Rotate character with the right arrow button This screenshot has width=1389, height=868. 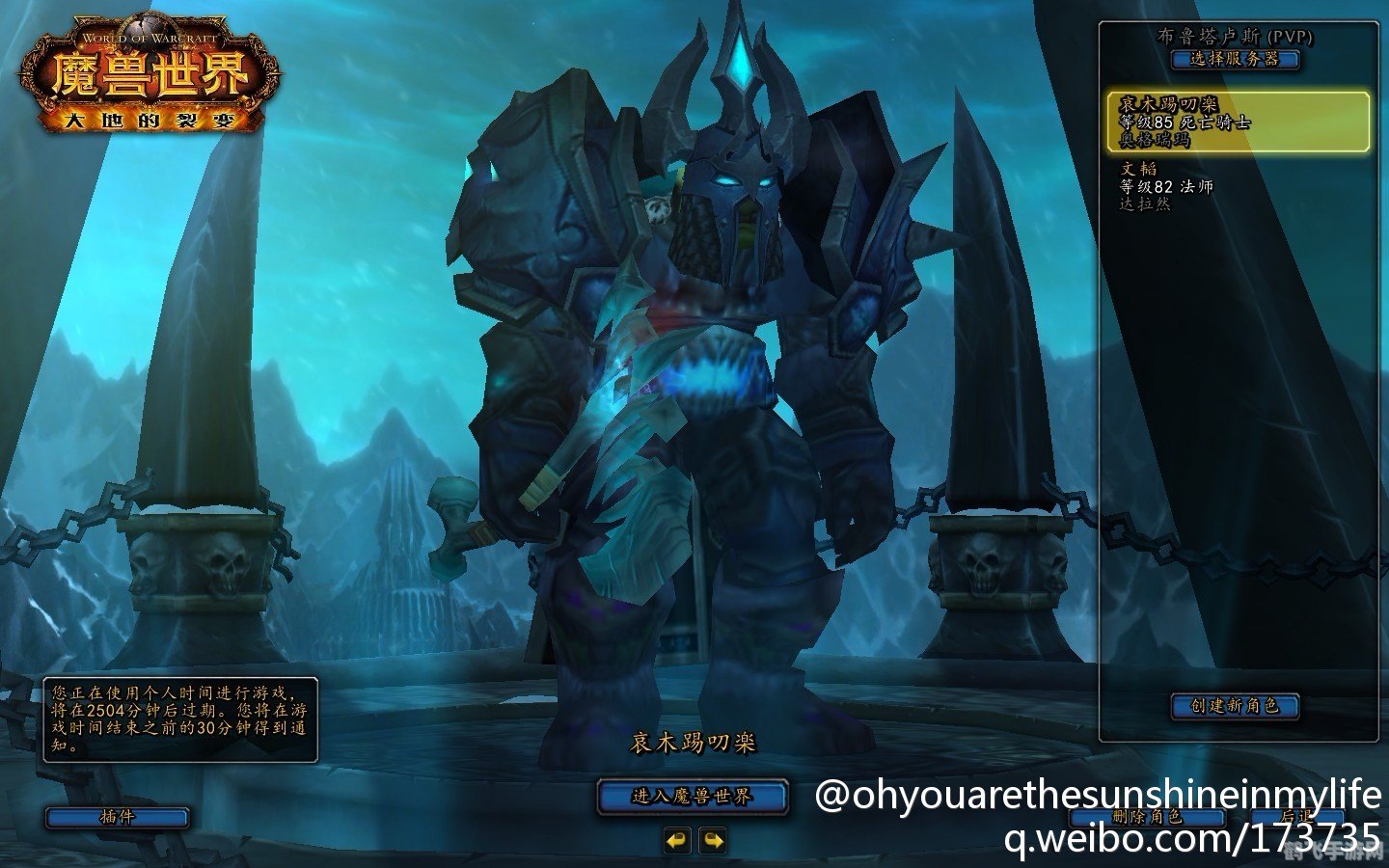(x=713, y=841)
